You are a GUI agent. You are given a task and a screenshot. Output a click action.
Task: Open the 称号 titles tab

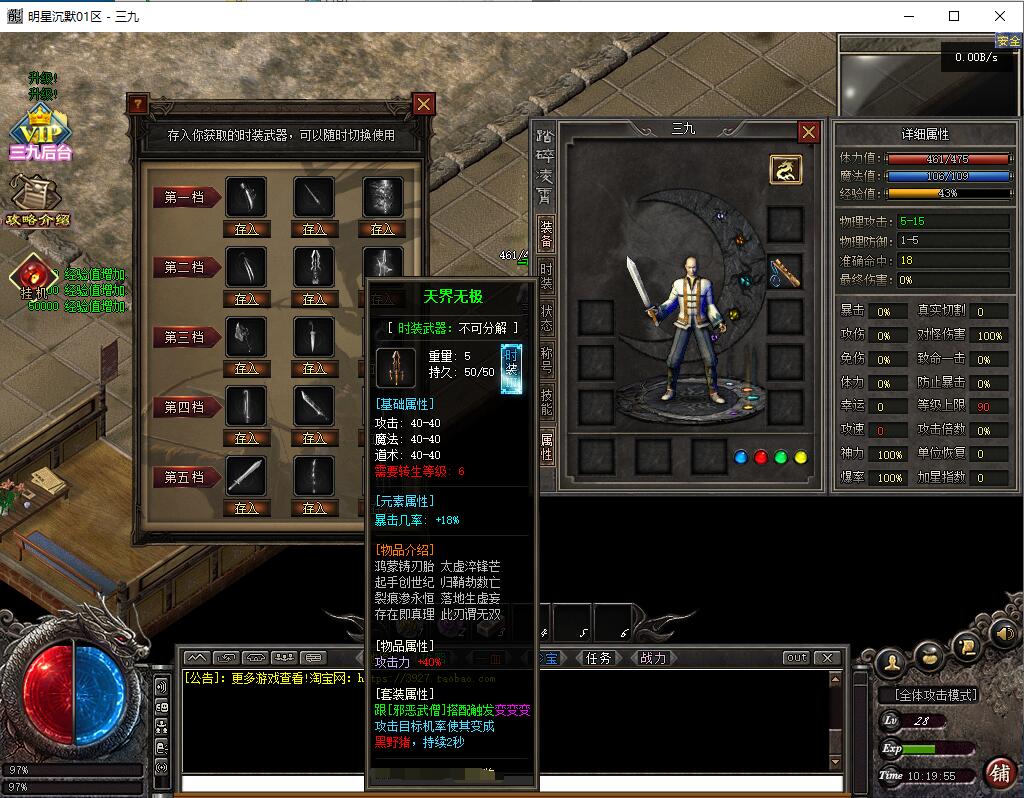coord(546,361)
